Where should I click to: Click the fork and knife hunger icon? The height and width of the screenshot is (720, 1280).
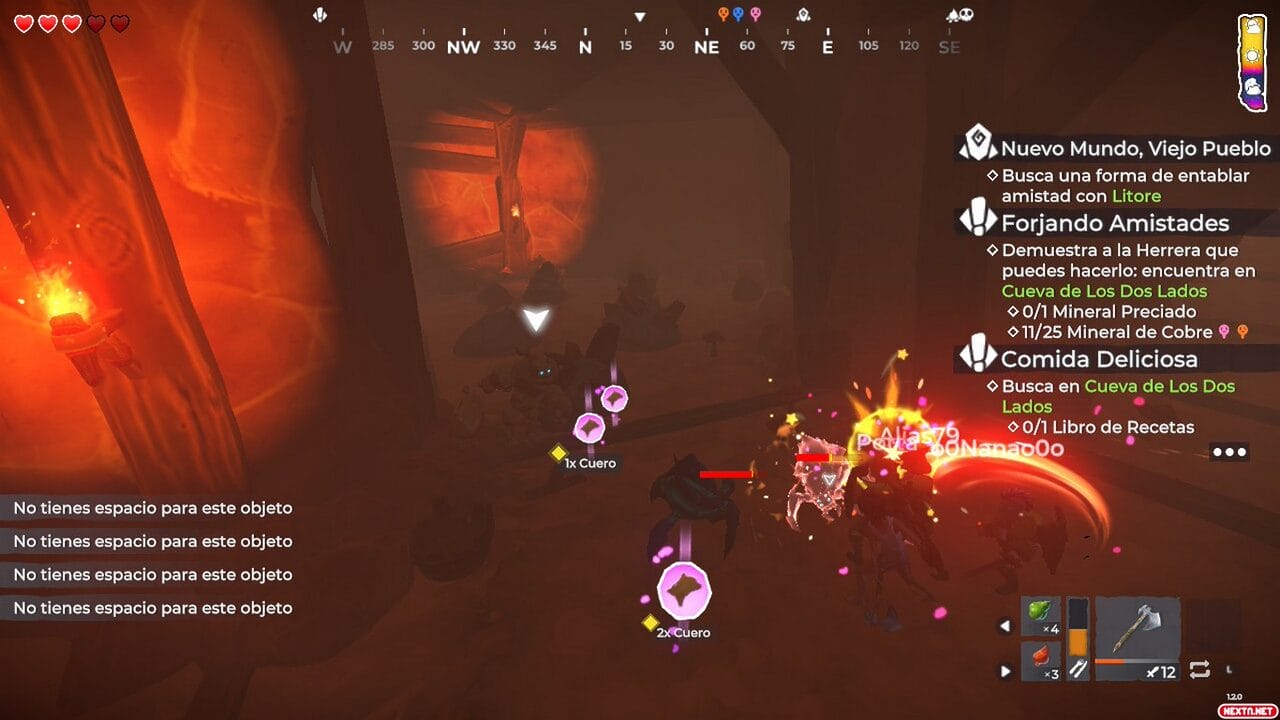tap(1077, 670)
